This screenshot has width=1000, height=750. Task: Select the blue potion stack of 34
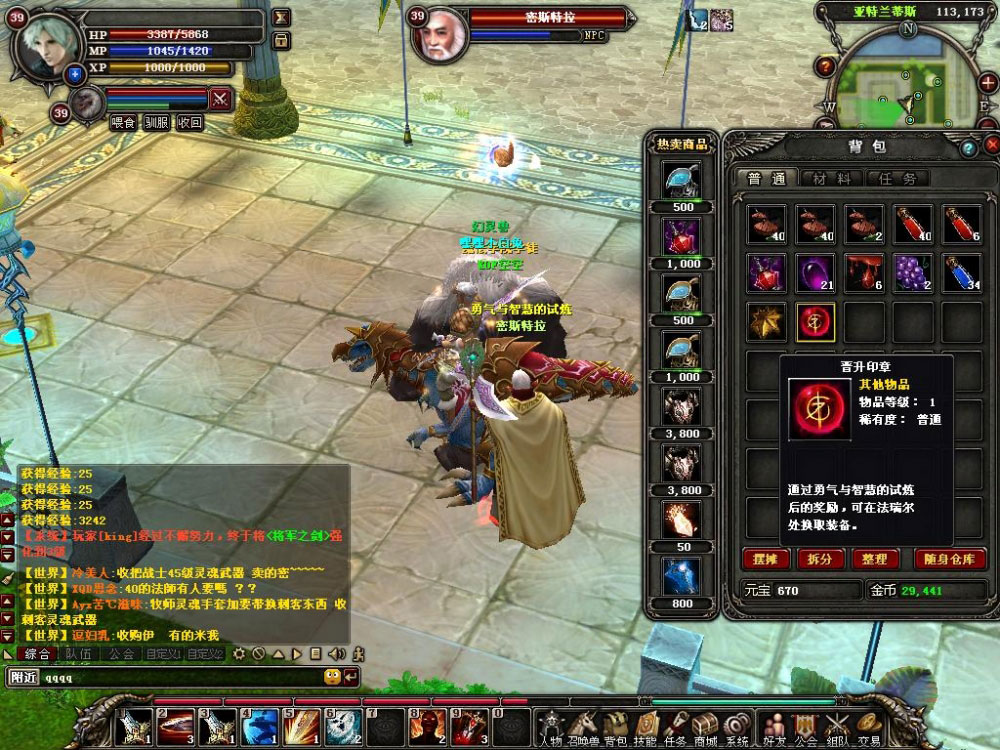[962, 272]
